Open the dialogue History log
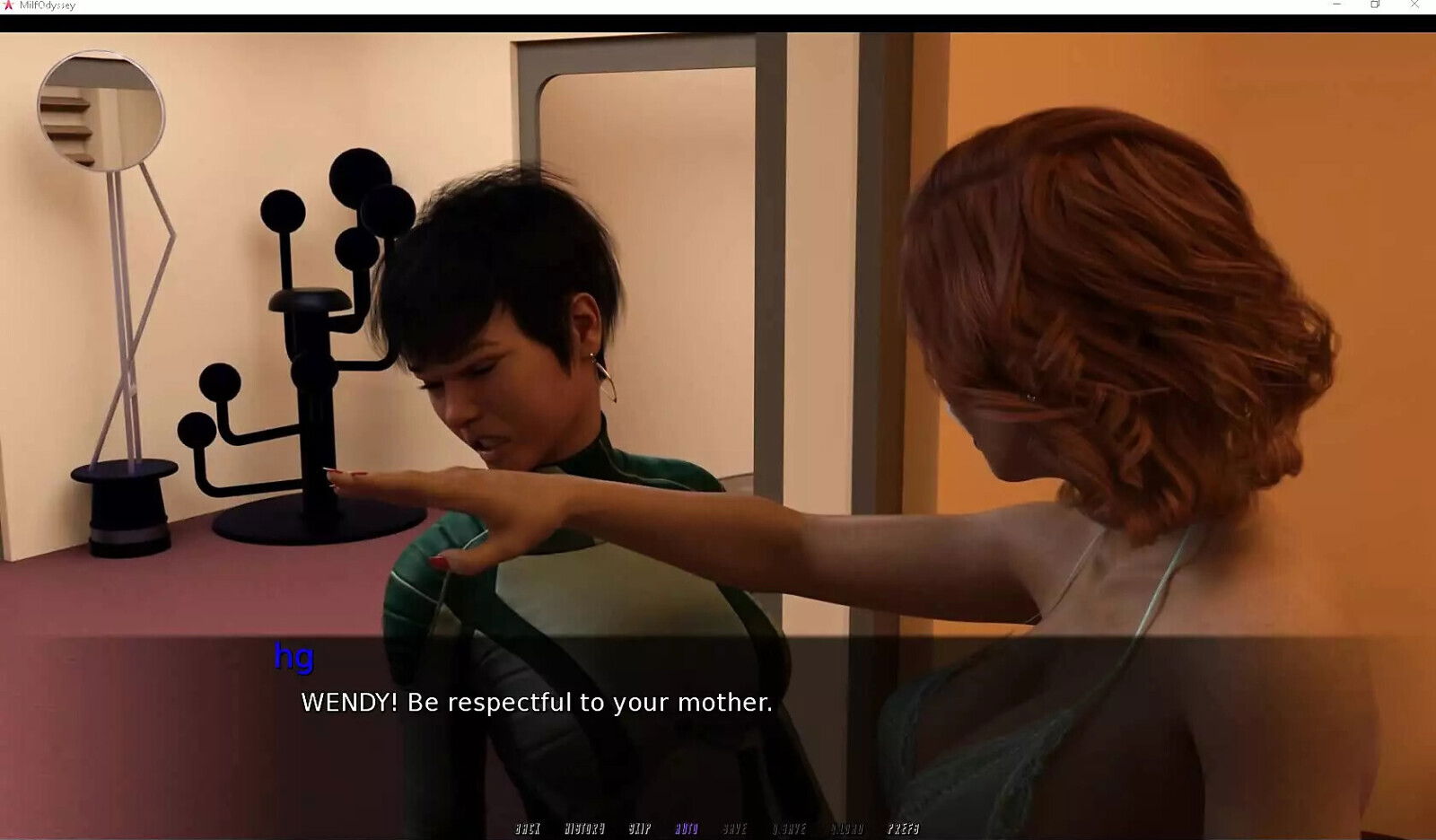Viewport: 1436px width, 840px height. (x=584, y=828)
